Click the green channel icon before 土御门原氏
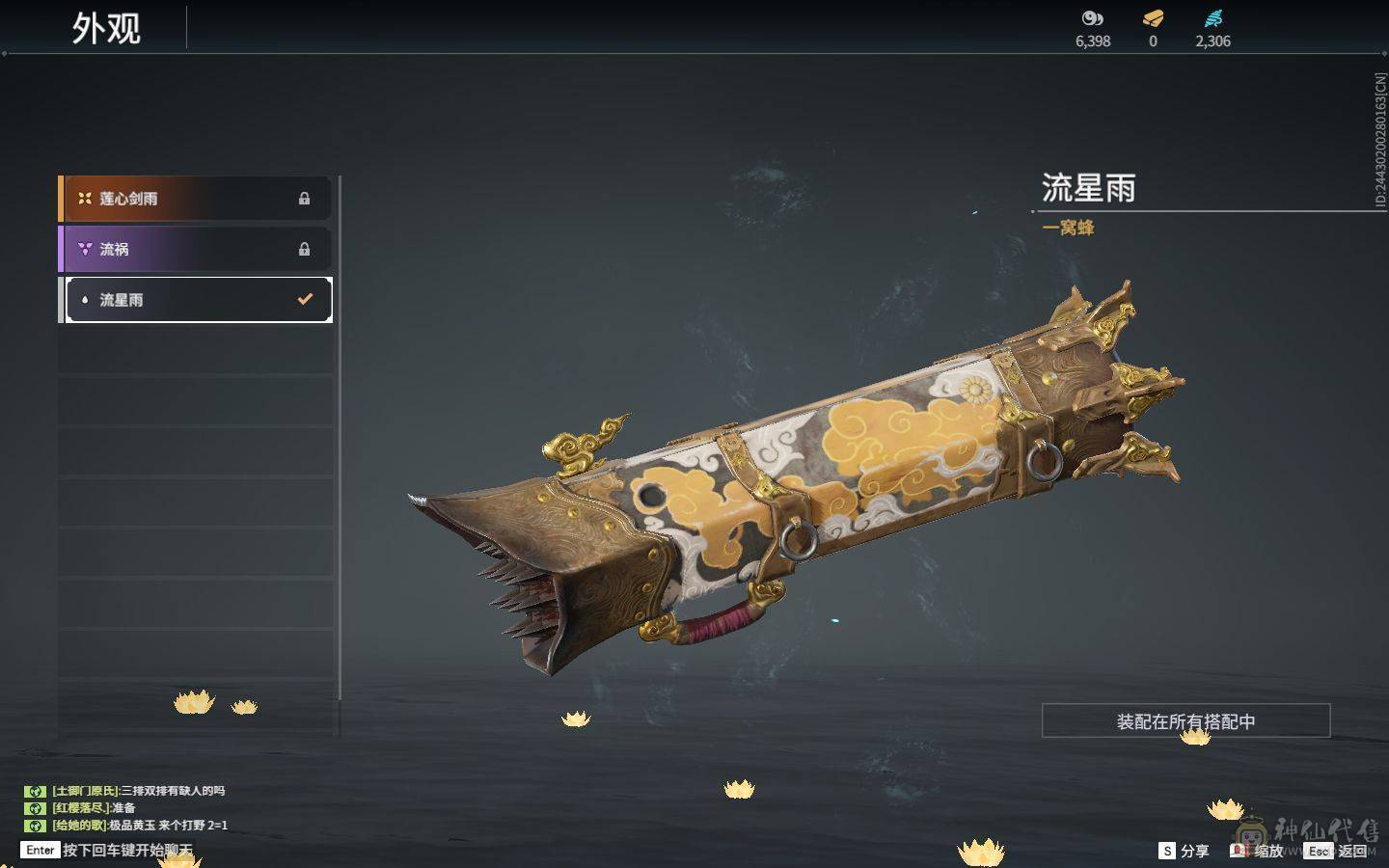The image size is (1389, 868). tap(35, 790)
